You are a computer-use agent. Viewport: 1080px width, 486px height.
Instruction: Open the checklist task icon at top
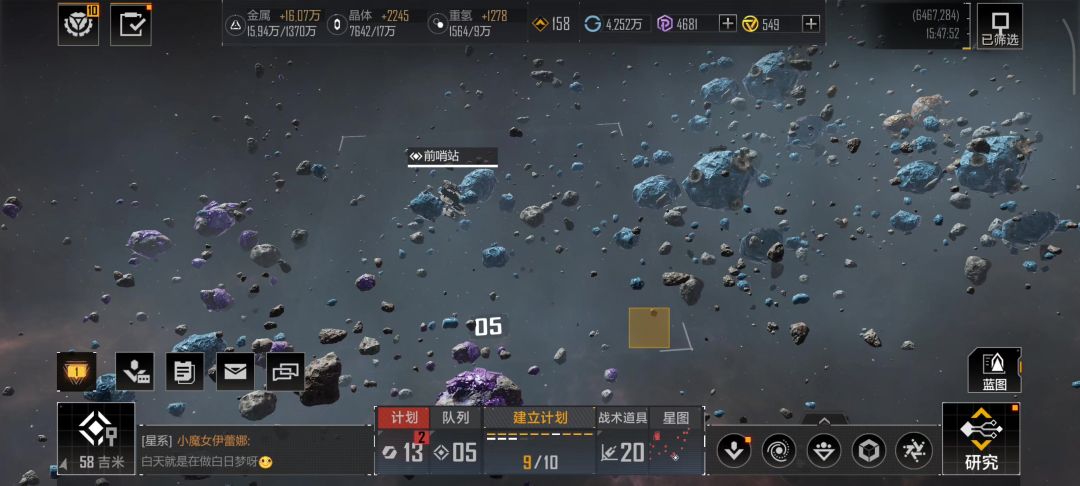pos(130,25)
